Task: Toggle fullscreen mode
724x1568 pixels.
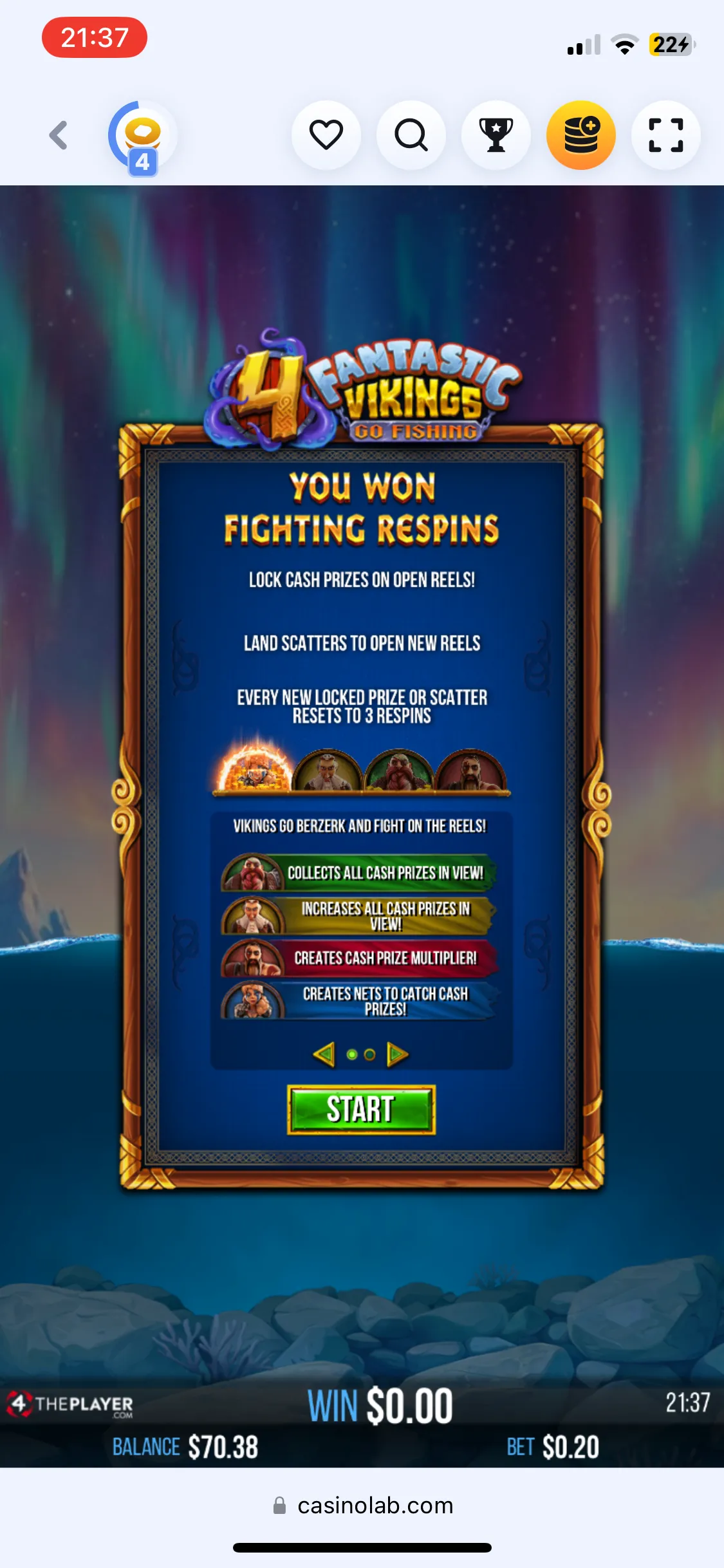Action: point(666,135)
